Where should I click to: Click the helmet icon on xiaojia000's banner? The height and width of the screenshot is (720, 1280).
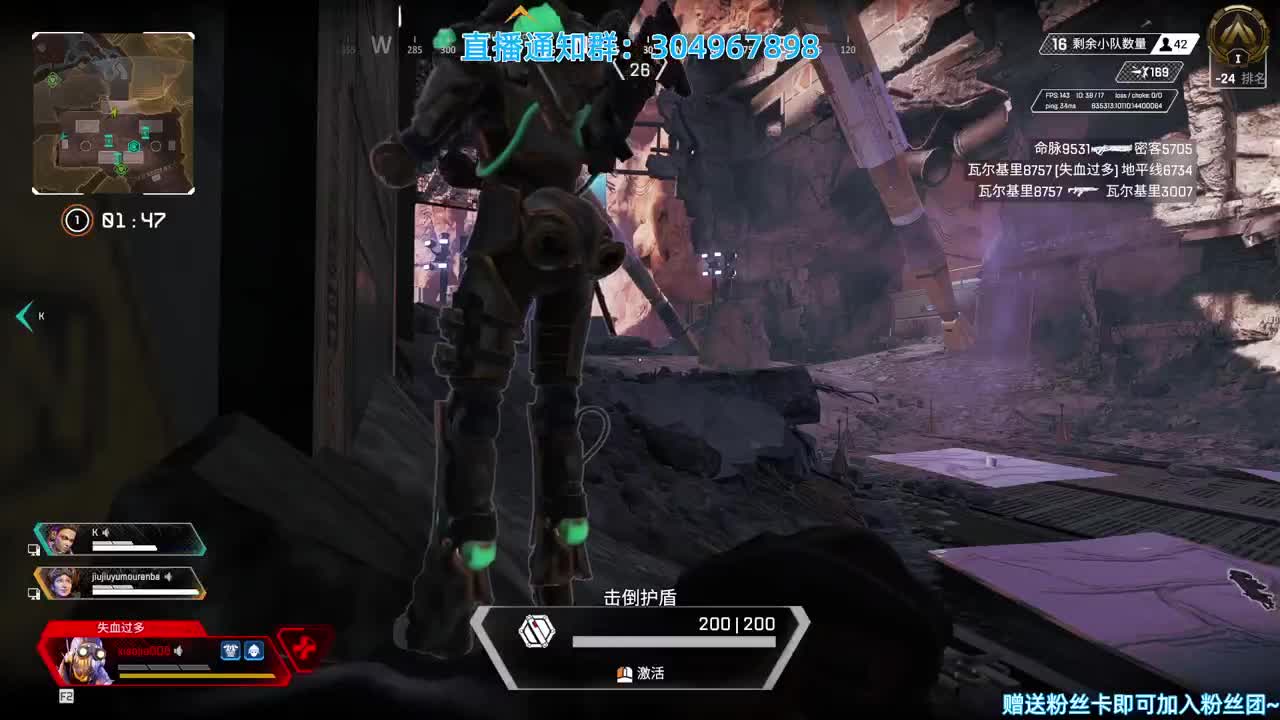(253, 651)
